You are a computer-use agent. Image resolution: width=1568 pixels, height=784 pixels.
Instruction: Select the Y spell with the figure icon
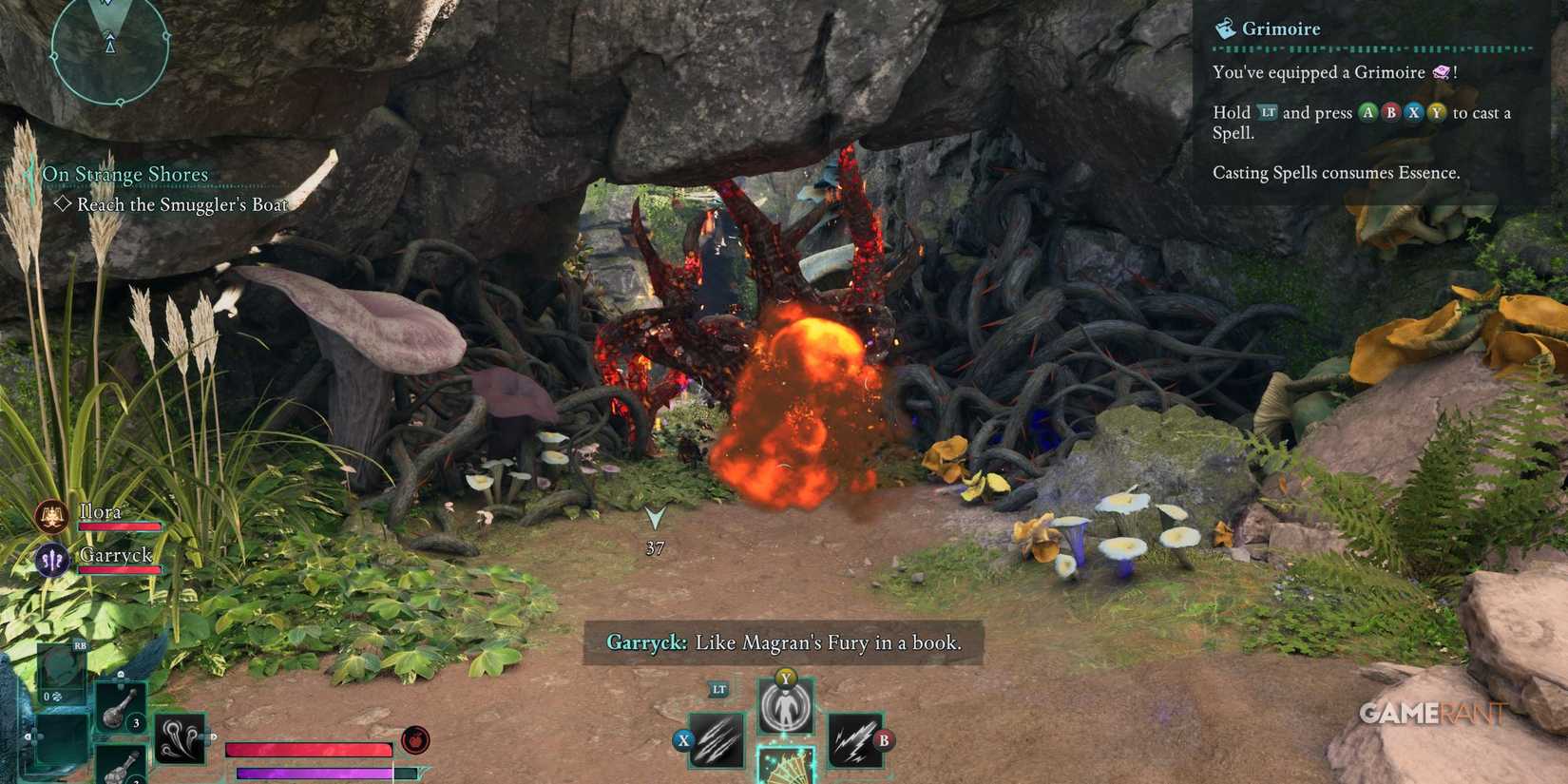(x=786, y=704)
